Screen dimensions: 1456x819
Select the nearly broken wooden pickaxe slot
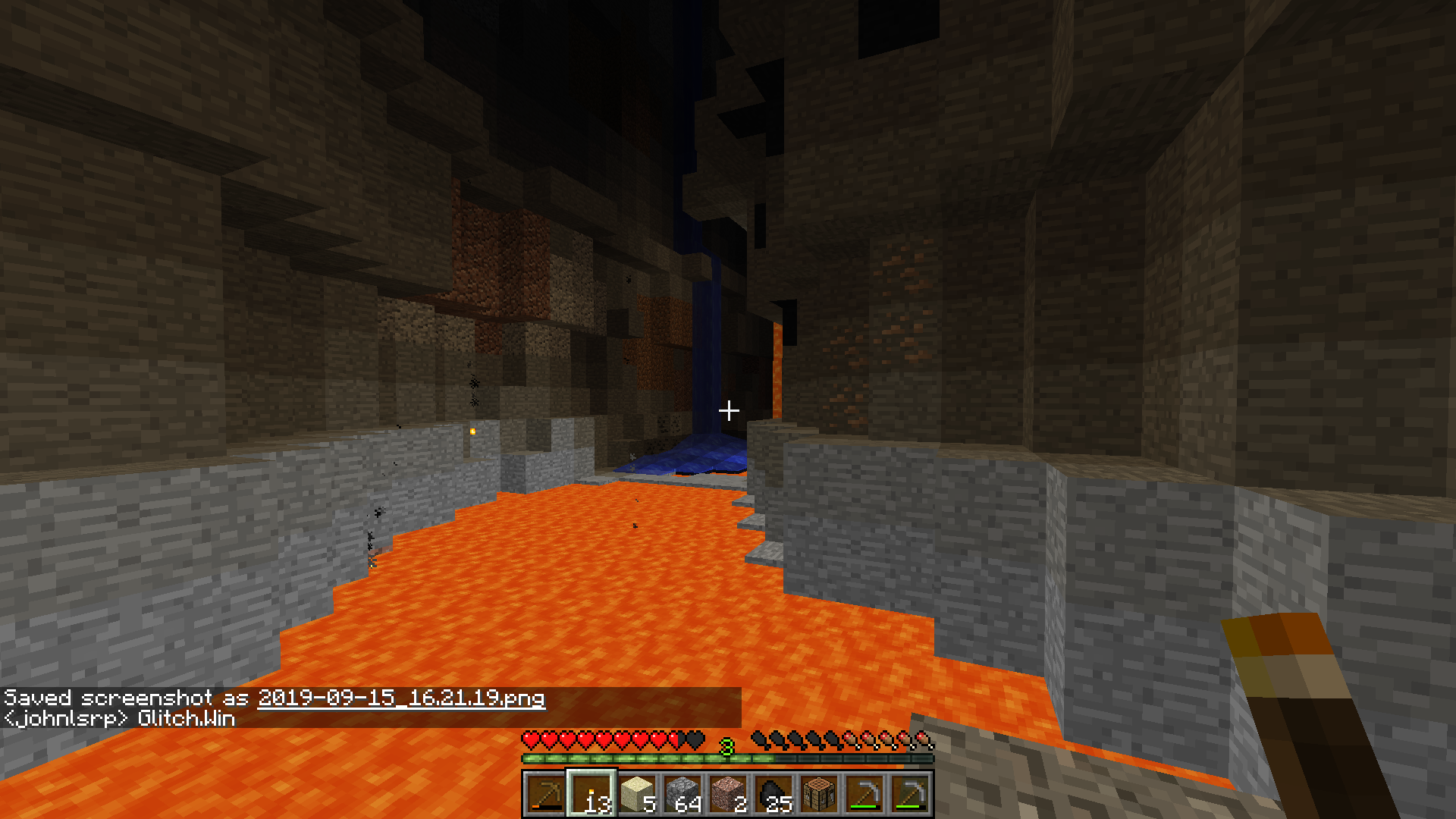pyautogui.click(x=545, y=794)
